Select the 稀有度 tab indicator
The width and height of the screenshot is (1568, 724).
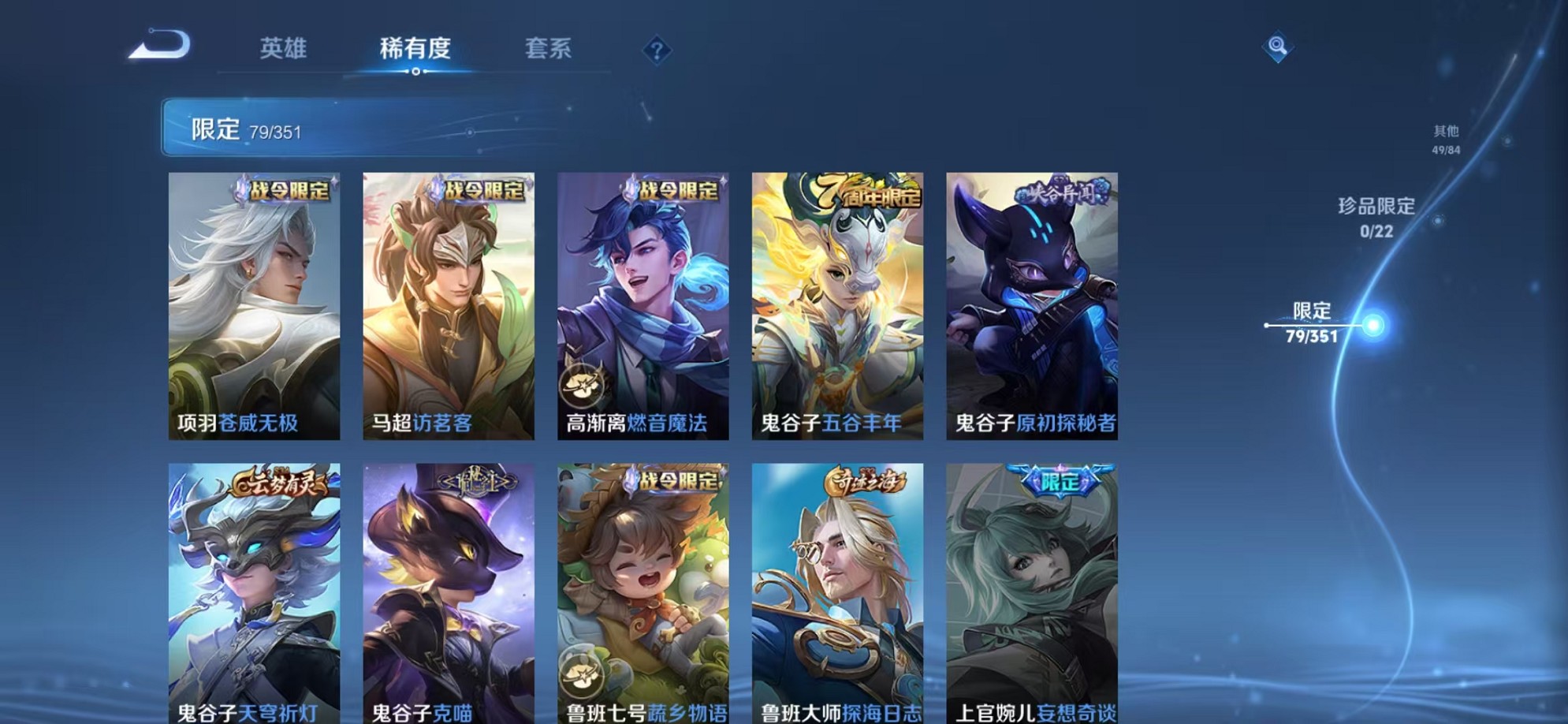point(417,49)
